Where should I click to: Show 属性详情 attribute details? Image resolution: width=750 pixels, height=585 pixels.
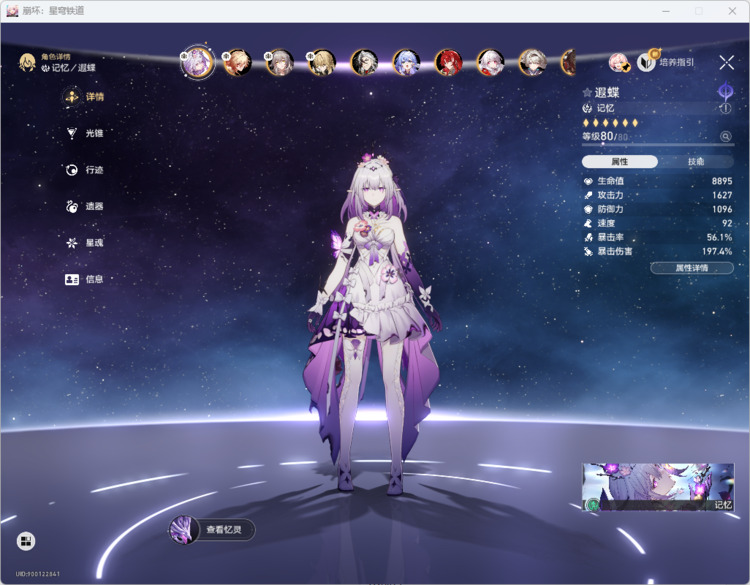[691, 268]
